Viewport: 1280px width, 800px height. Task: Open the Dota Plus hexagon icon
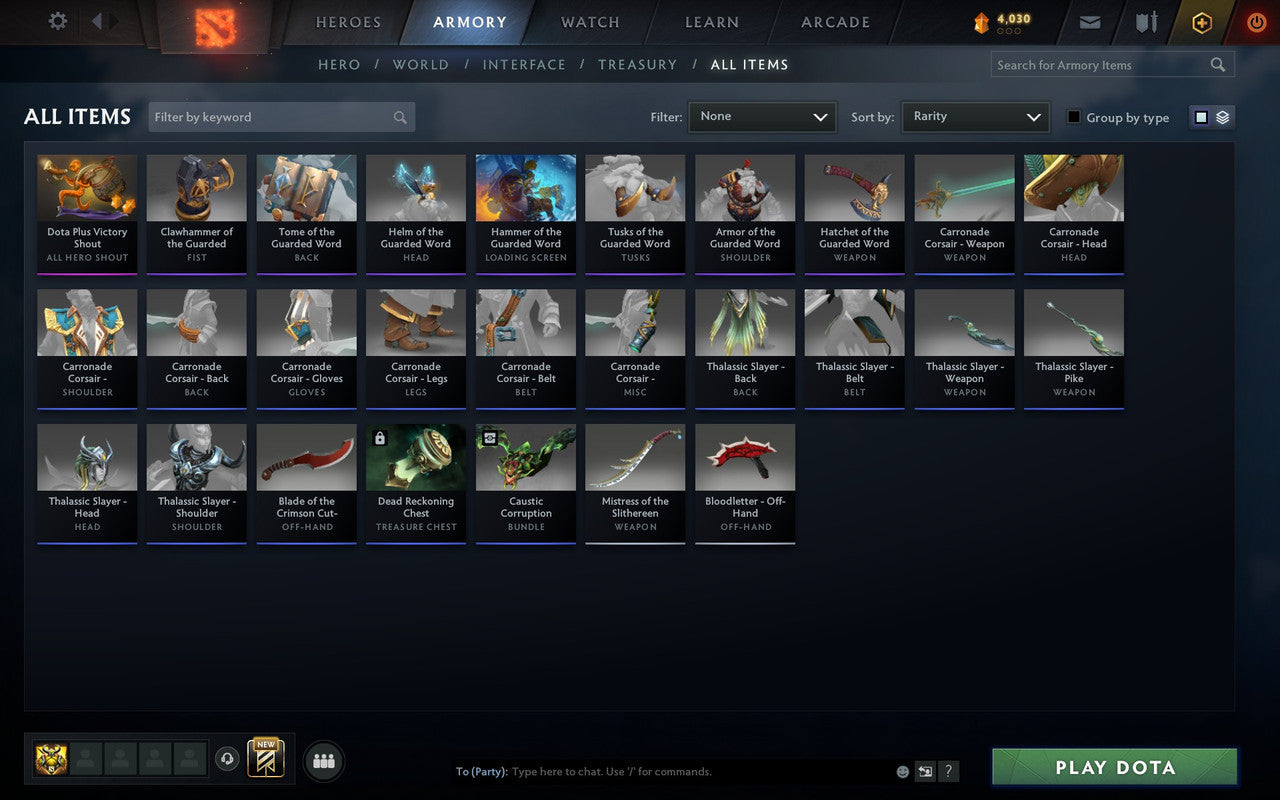pyautogui.click(x=1201, y=22)
